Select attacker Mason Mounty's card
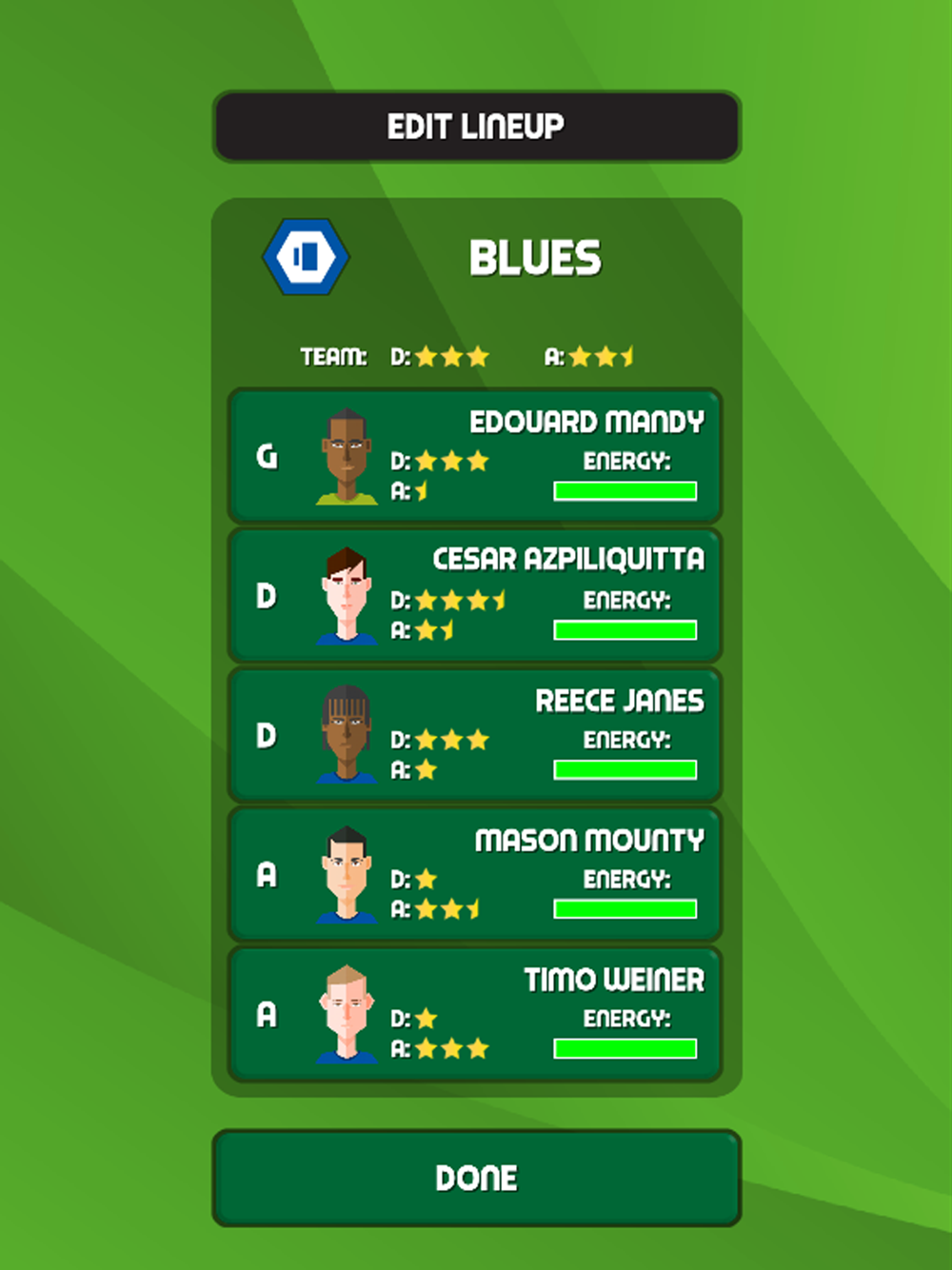952x1270 pixels. point(474,874)
